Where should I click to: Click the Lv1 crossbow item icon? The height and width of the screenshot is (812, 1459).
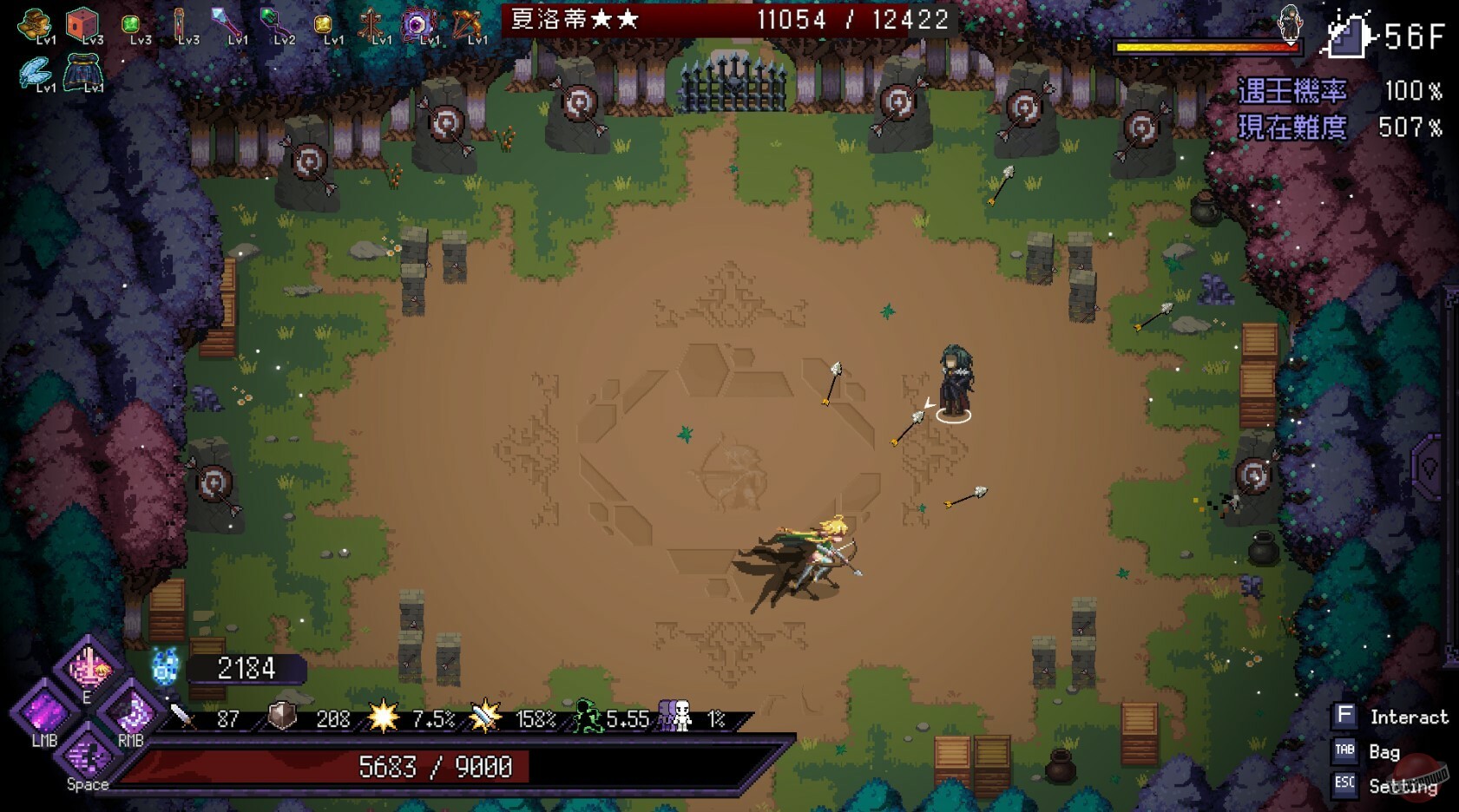(x=466, y=23)
